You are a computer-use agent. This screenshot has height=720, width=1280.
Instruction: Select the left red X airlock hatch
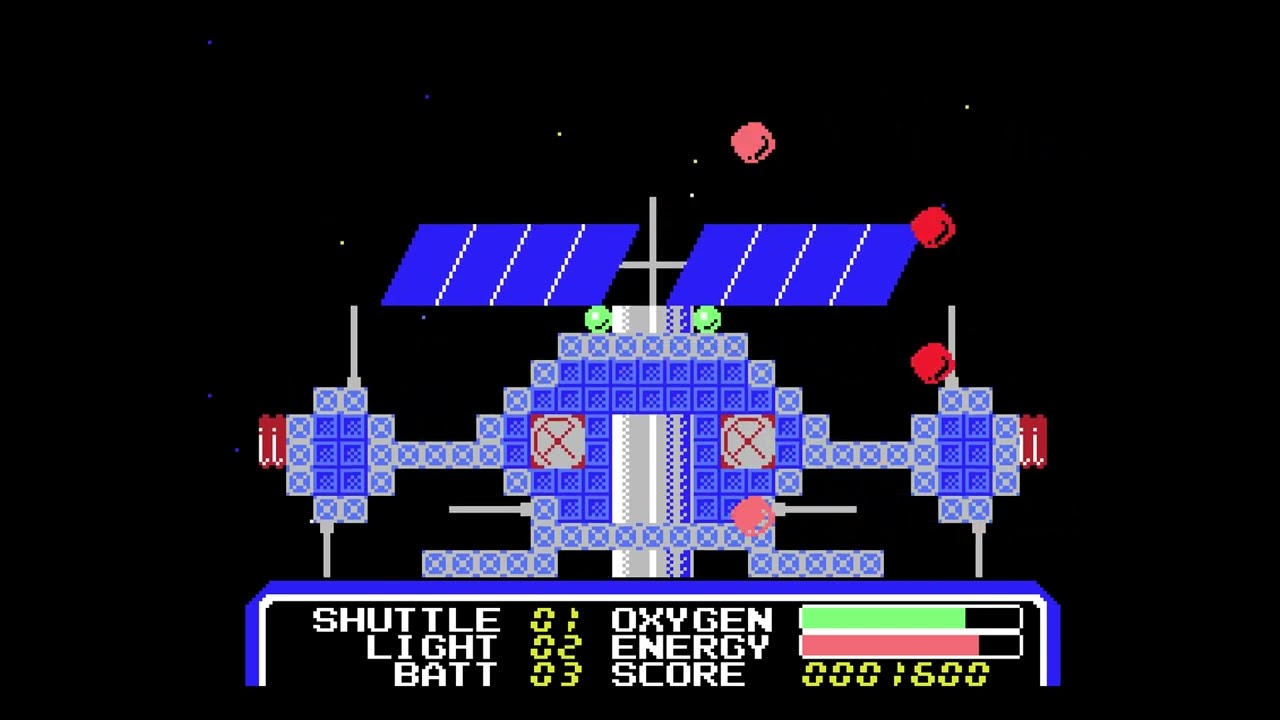coord(557,443)
